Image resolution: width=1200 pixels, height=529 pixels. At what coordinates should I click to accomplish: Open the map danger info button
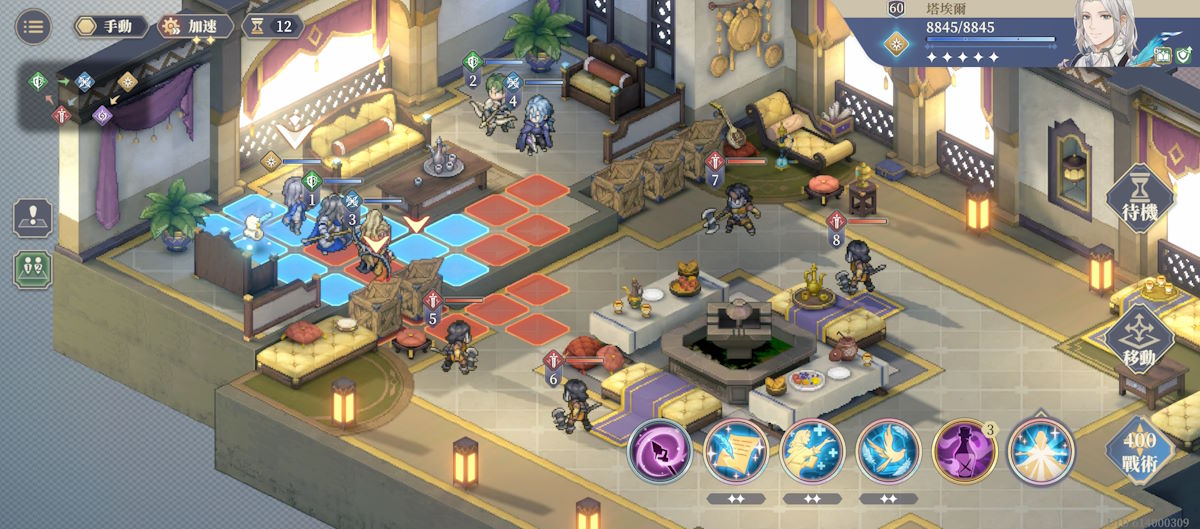(x=33, y=218)
